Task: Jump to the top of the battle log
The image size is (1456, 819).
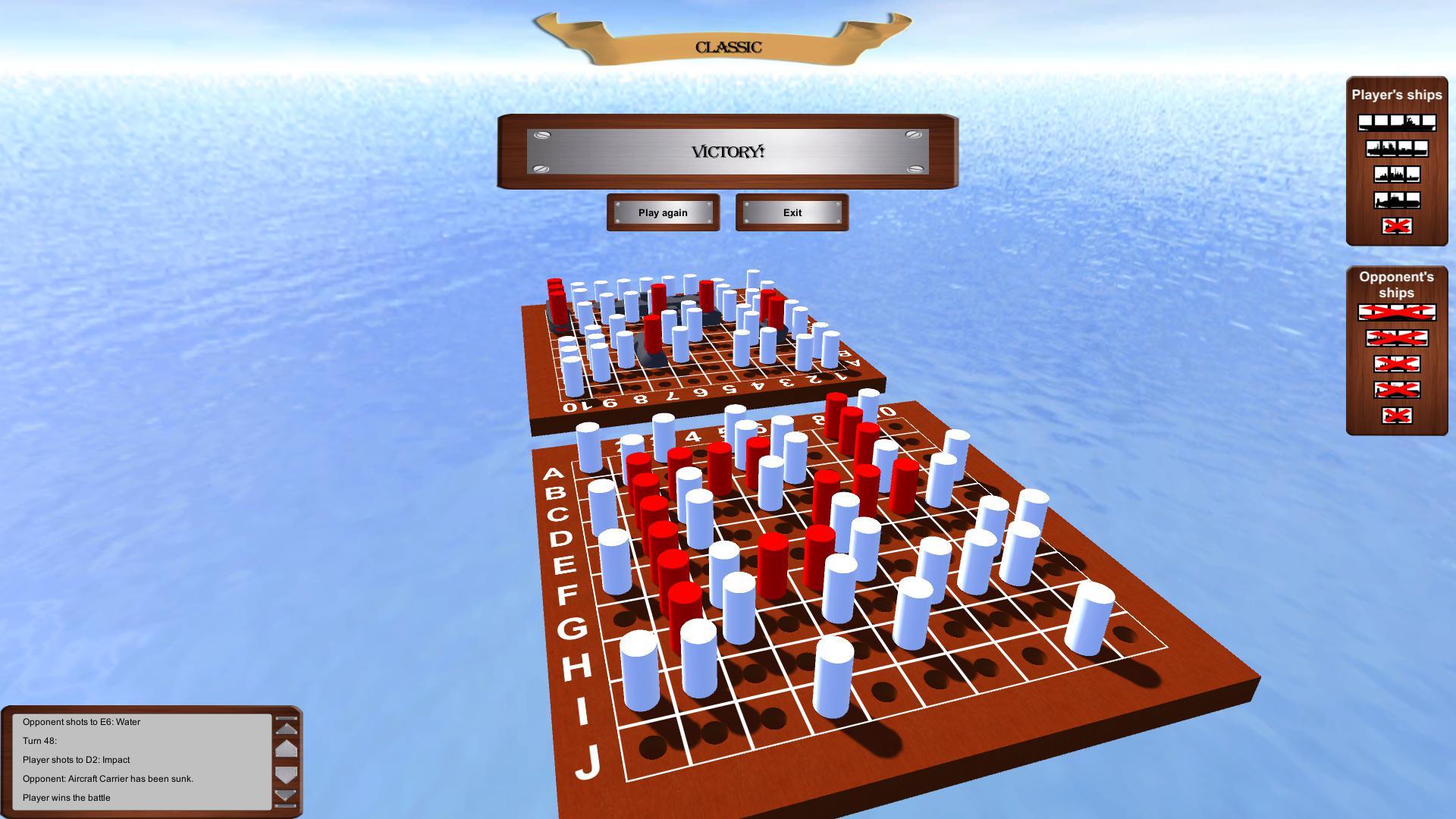Action: tap(287, 718)
